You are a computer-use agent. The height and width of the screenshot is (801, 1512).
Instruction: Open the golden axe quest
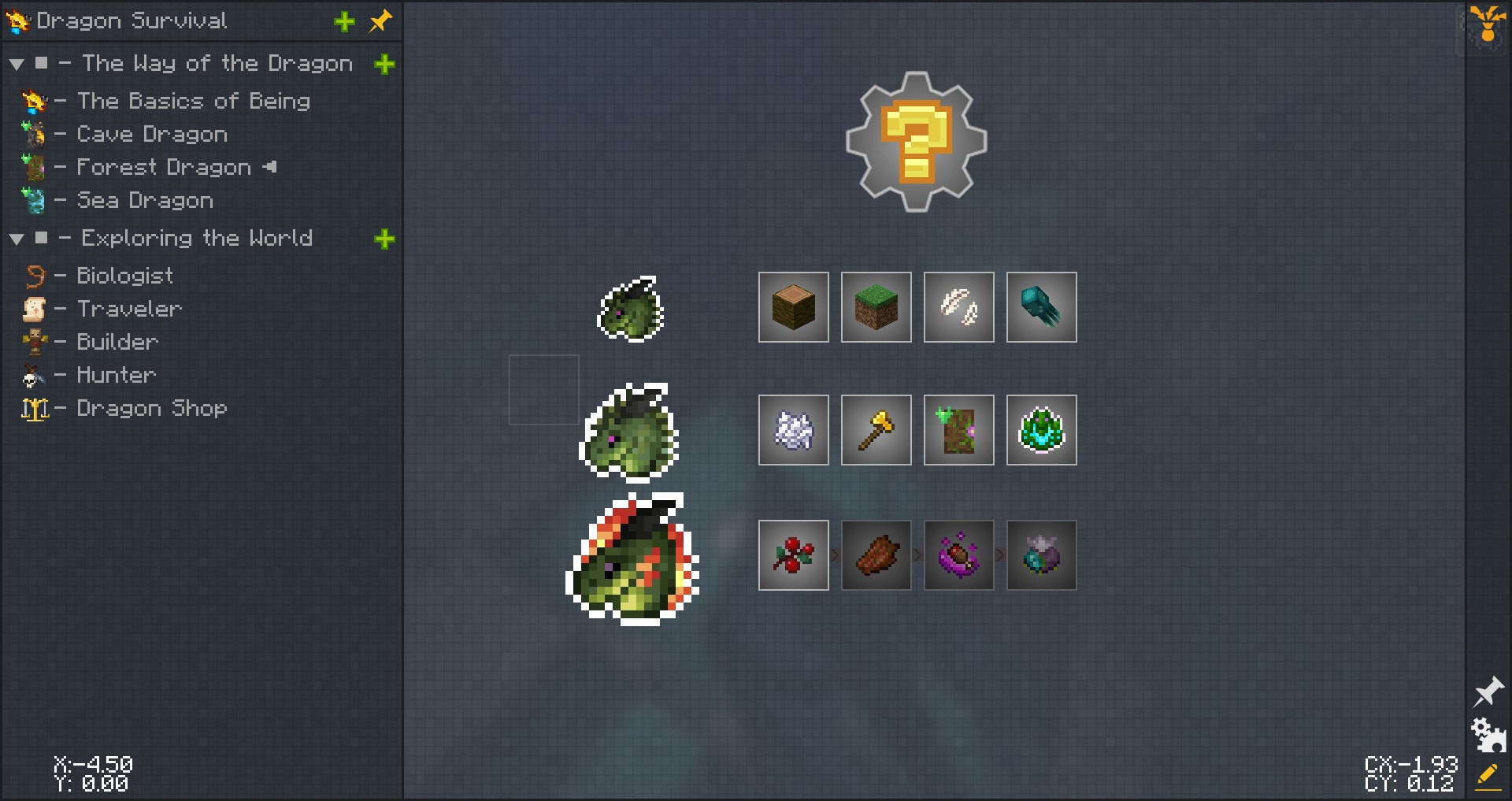(x=876, y=430)
